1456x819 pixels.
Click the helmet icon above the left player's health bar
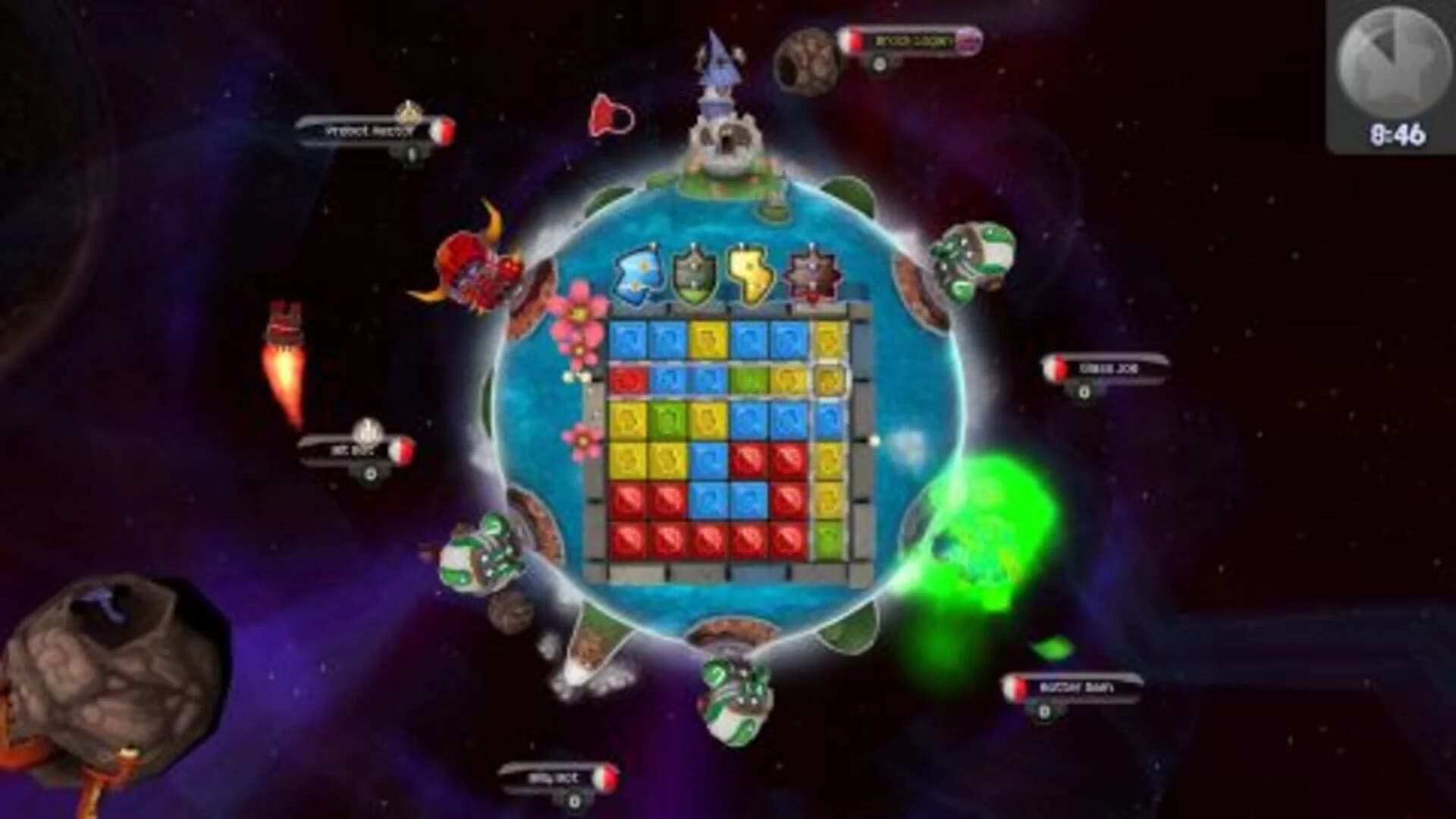[367, 430]
